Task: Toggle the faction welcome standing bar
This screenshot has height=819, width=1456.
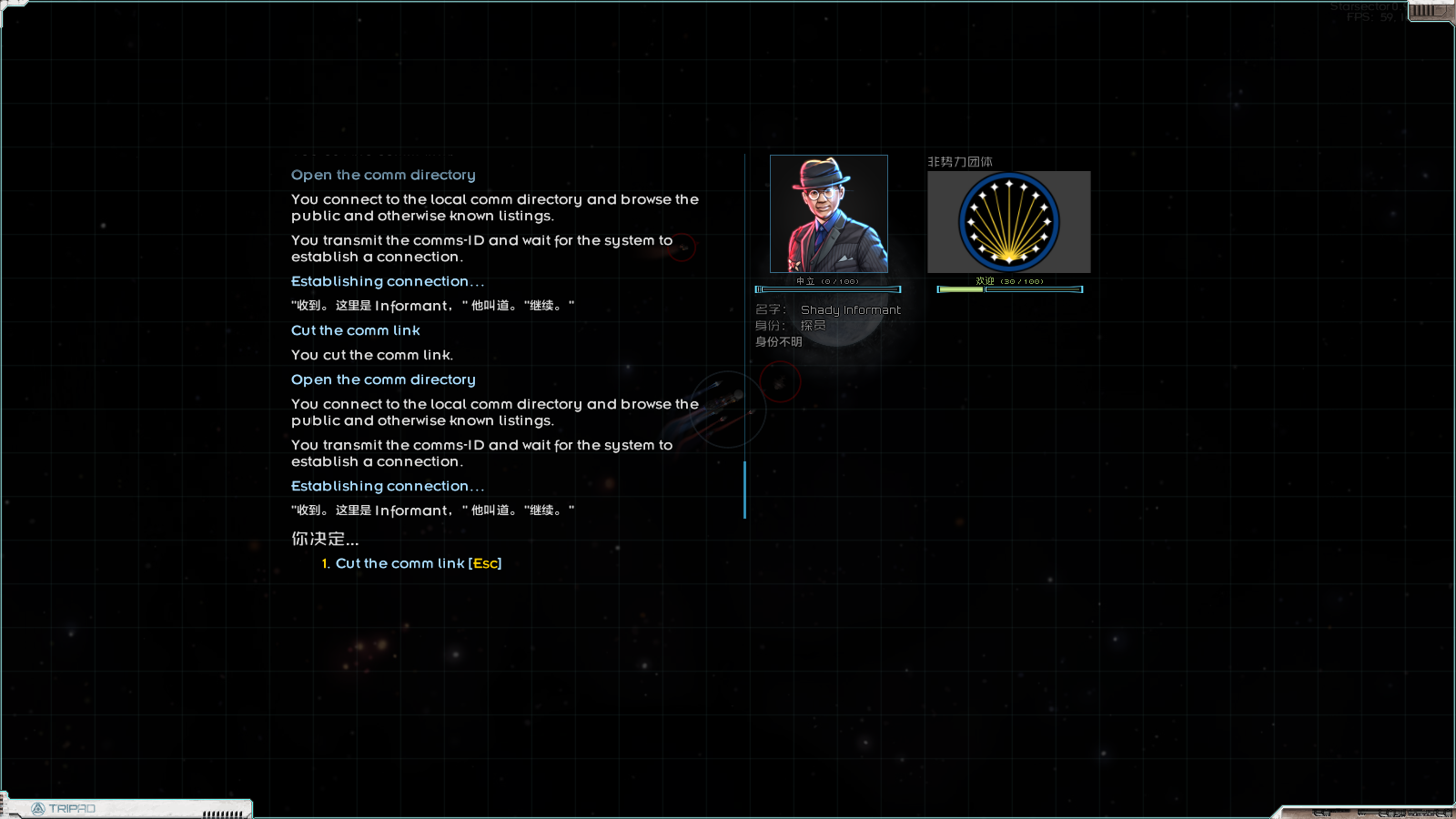Action: click(1008, 288)
